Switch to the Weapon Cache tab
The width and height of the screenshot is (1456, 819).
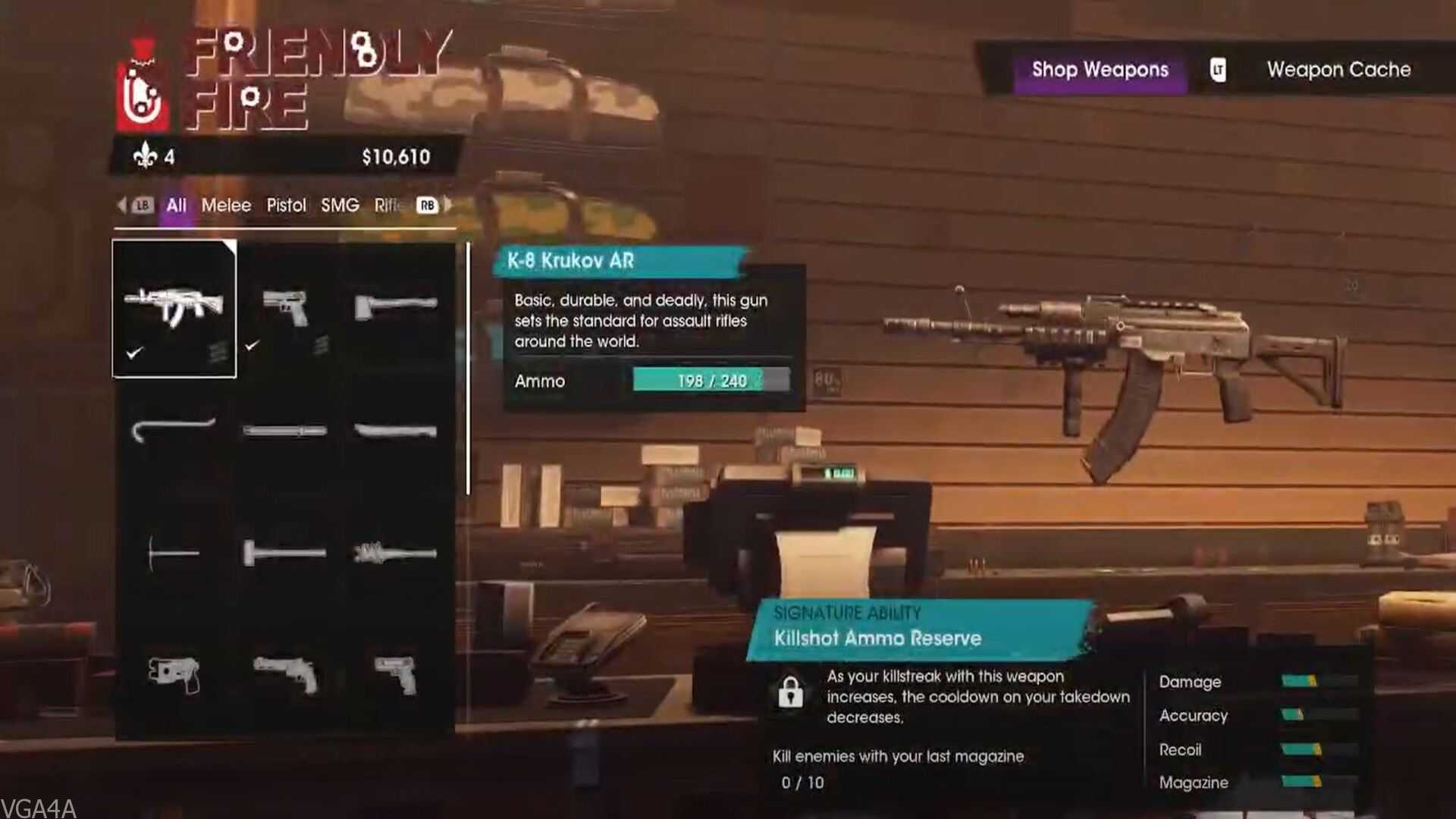1338,70
